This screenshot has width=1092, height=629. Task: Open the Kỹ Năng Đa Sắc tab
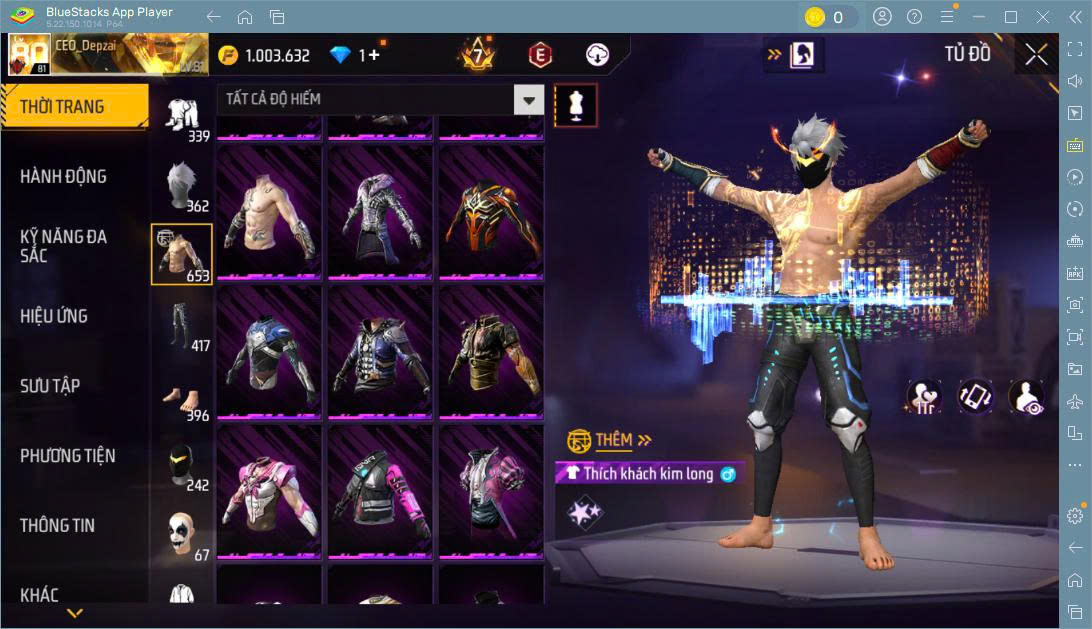63,246
